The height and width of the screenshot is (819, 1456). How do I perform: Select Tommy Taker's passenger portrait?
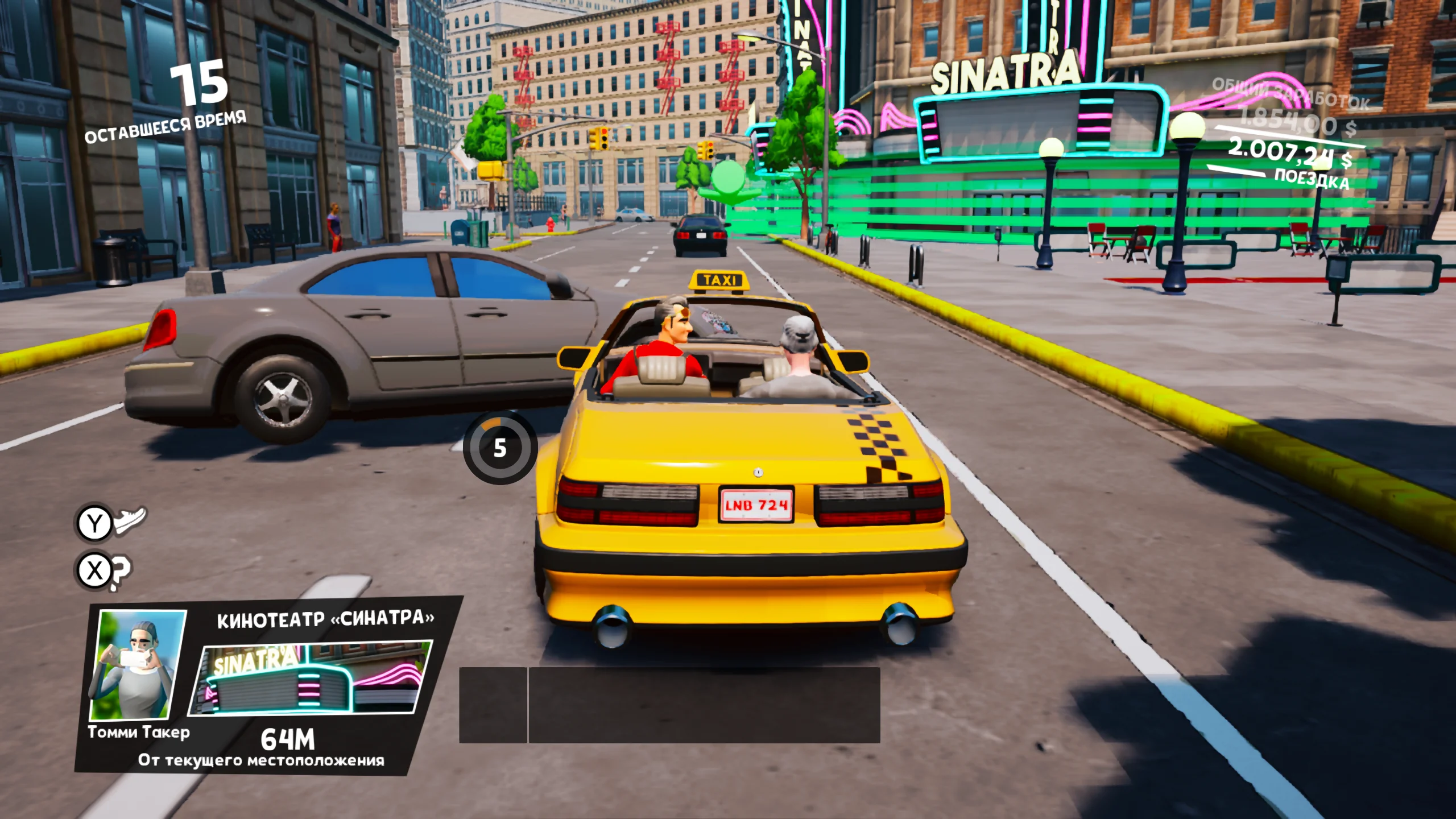(138, 664)
